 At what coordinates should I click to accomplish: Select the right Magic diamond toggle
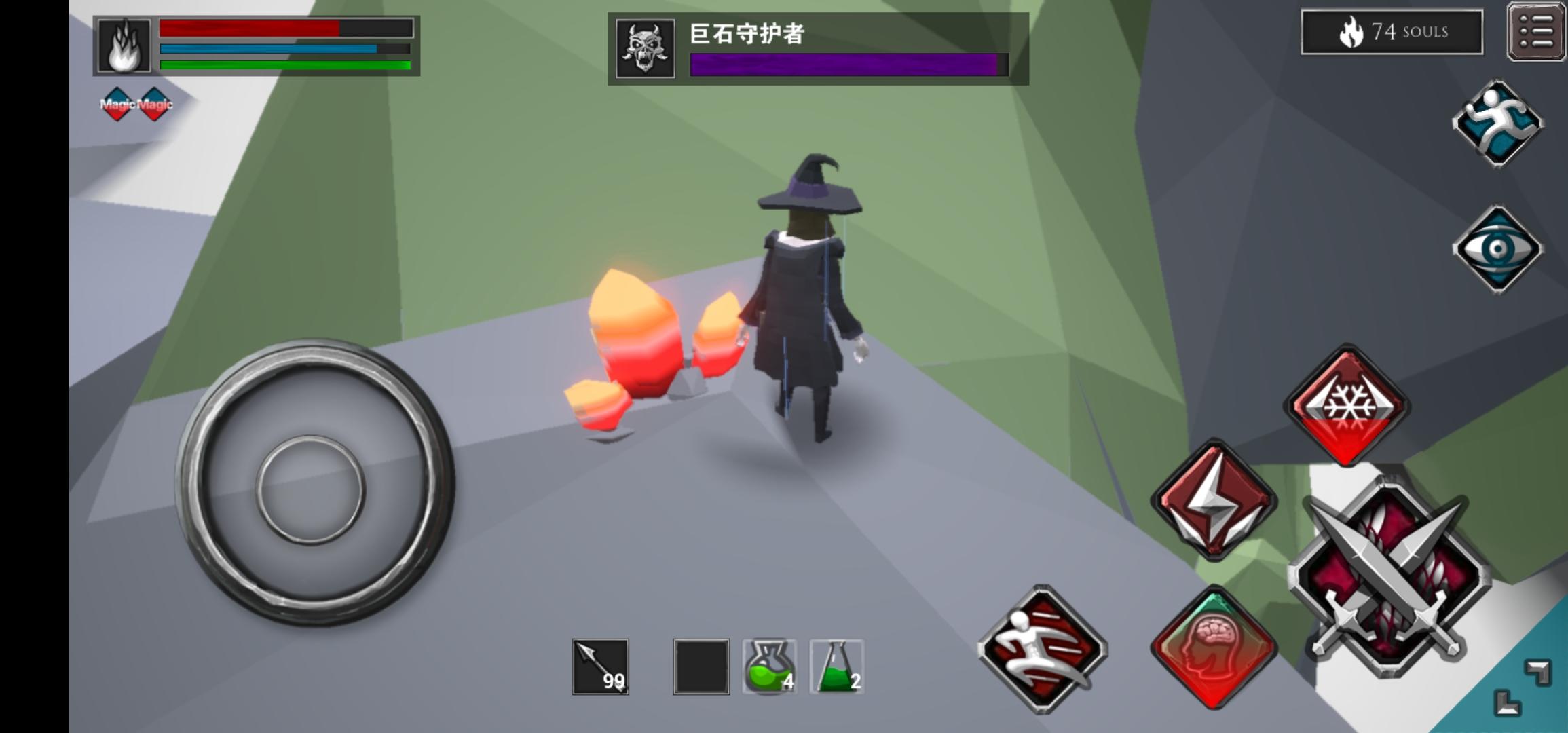point(155,103)
